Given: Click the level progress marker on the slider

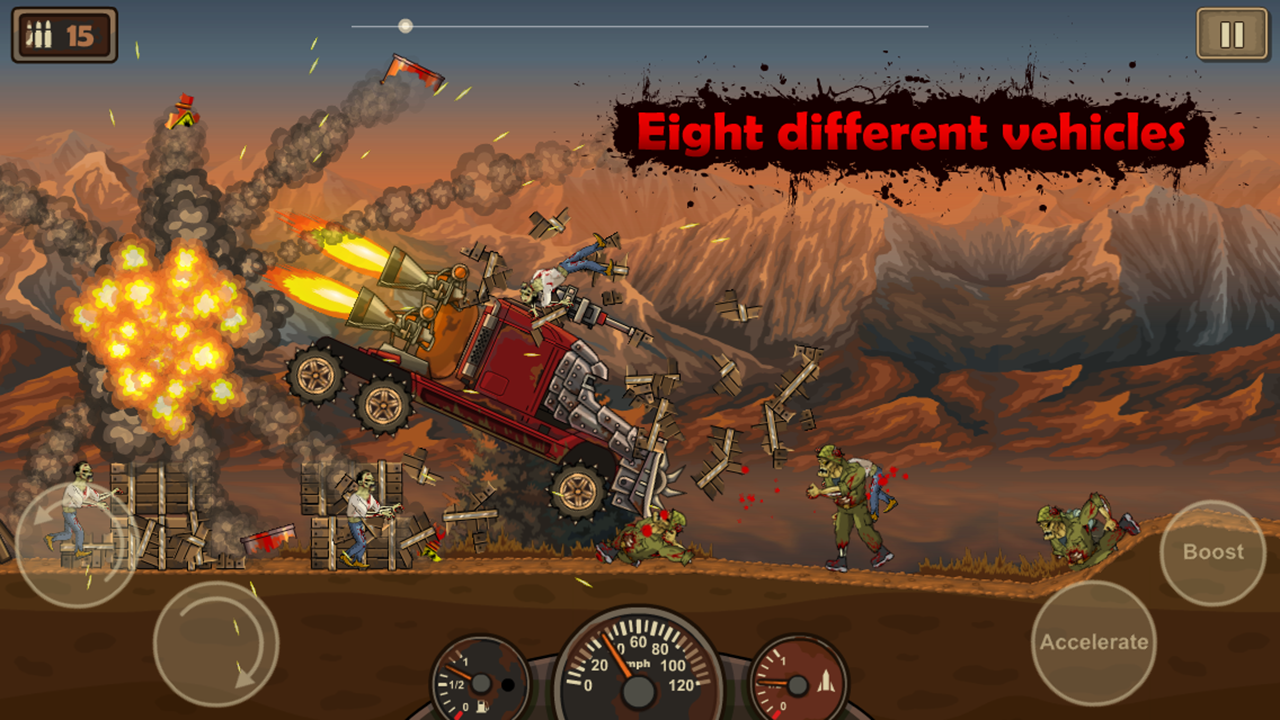Looking at the screenshot, I should pyautogui.click(x=406, y=24).
